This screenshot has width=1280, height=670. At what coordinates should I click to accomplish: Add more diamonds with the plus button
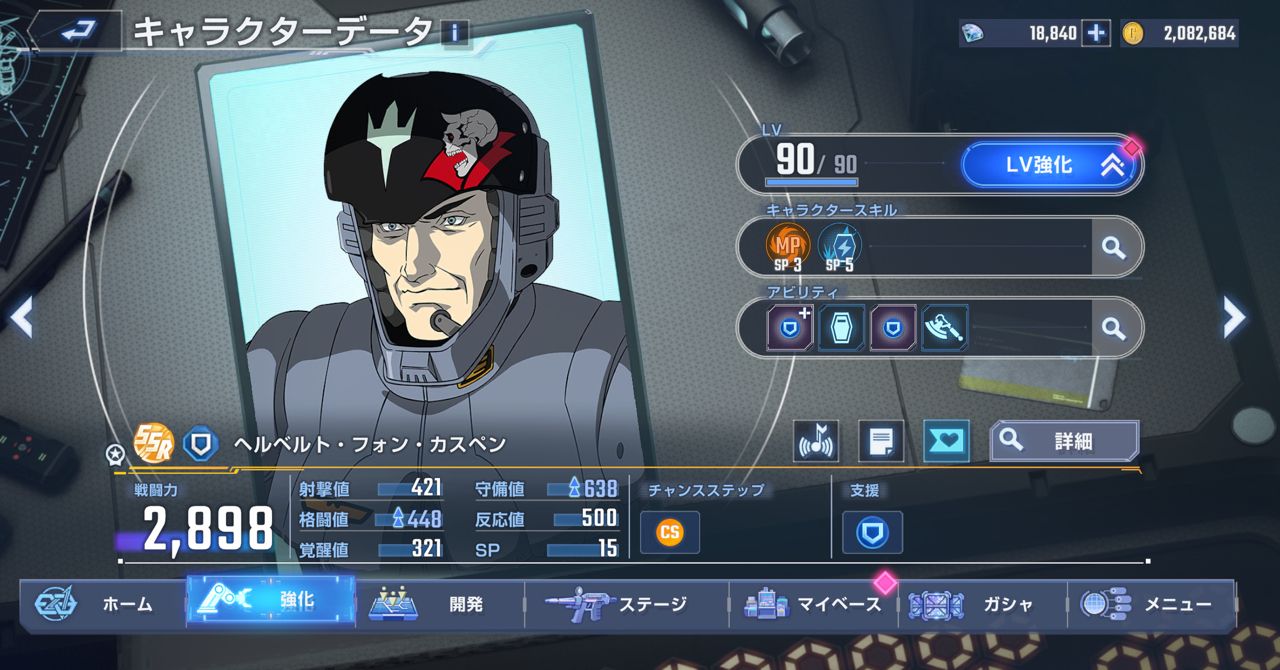1097,33
